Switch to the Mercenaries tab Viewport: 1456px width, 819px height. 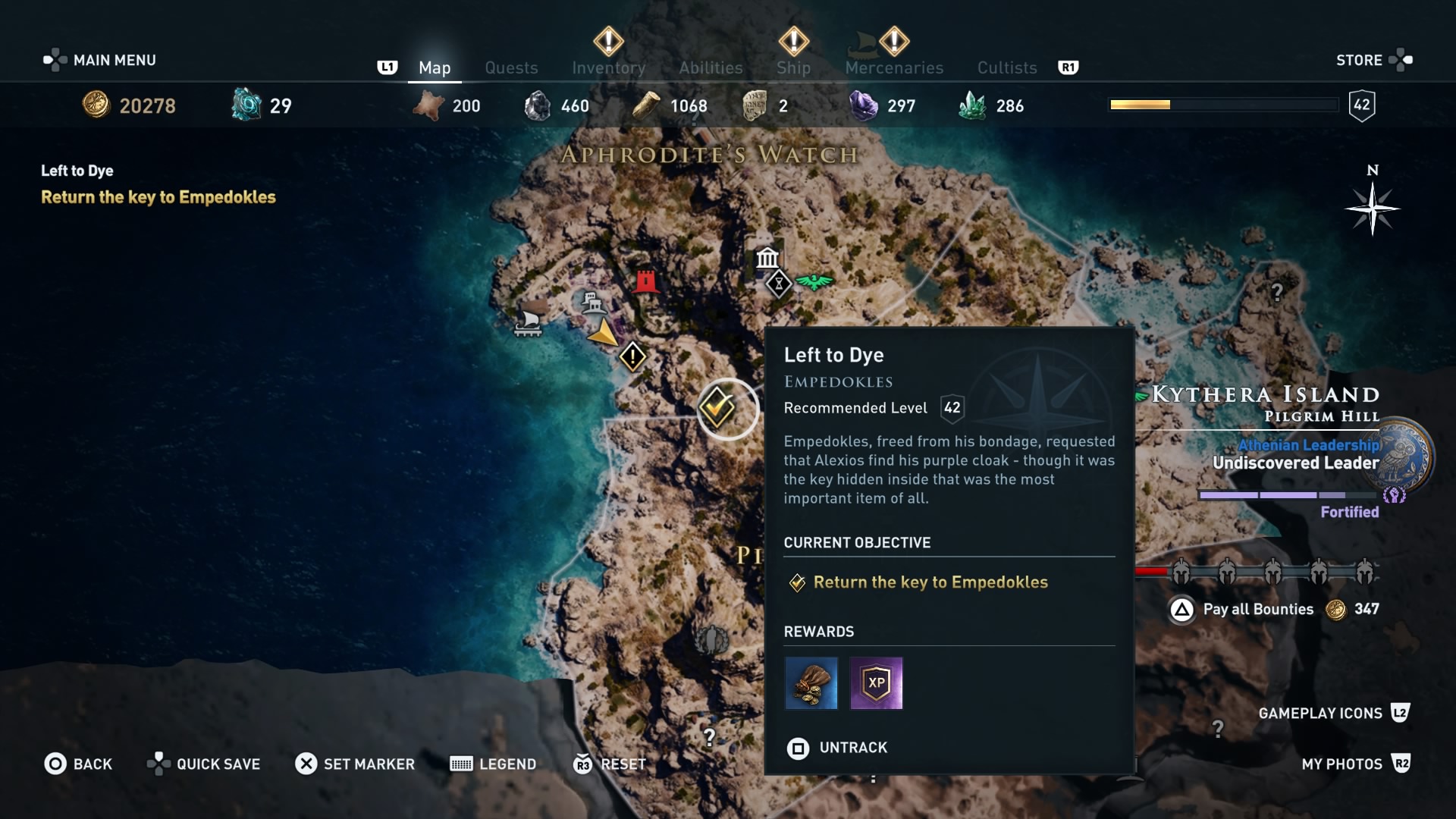[x=894, y=67]
